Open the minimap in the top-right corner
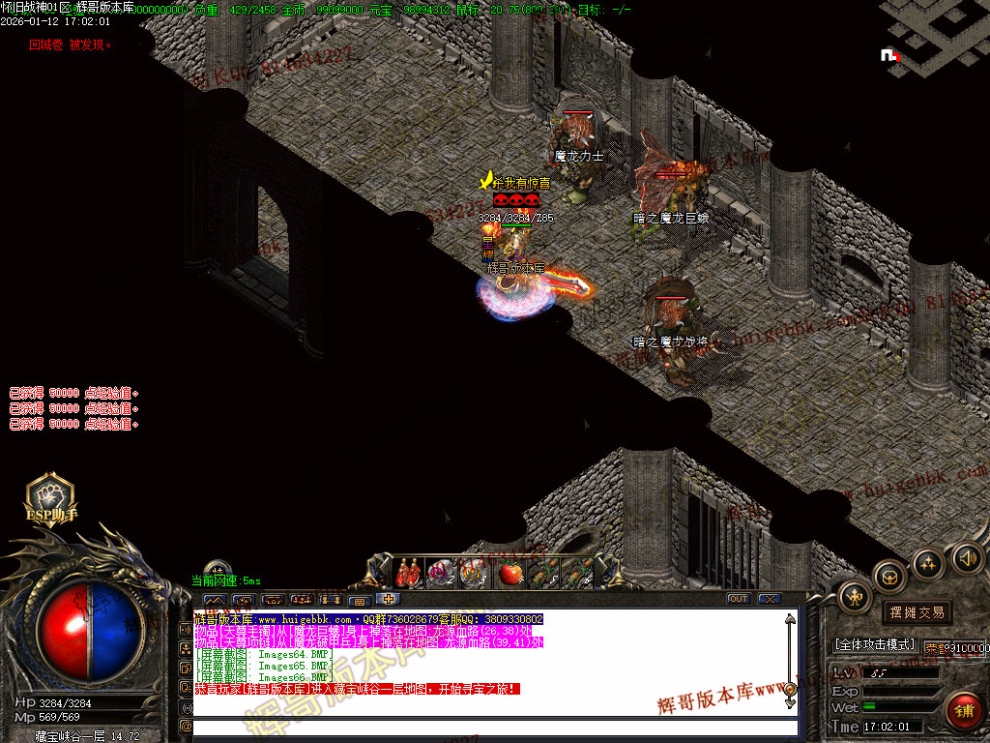Image resolution: width=990 pixels, height=743 pixels. 934,35
